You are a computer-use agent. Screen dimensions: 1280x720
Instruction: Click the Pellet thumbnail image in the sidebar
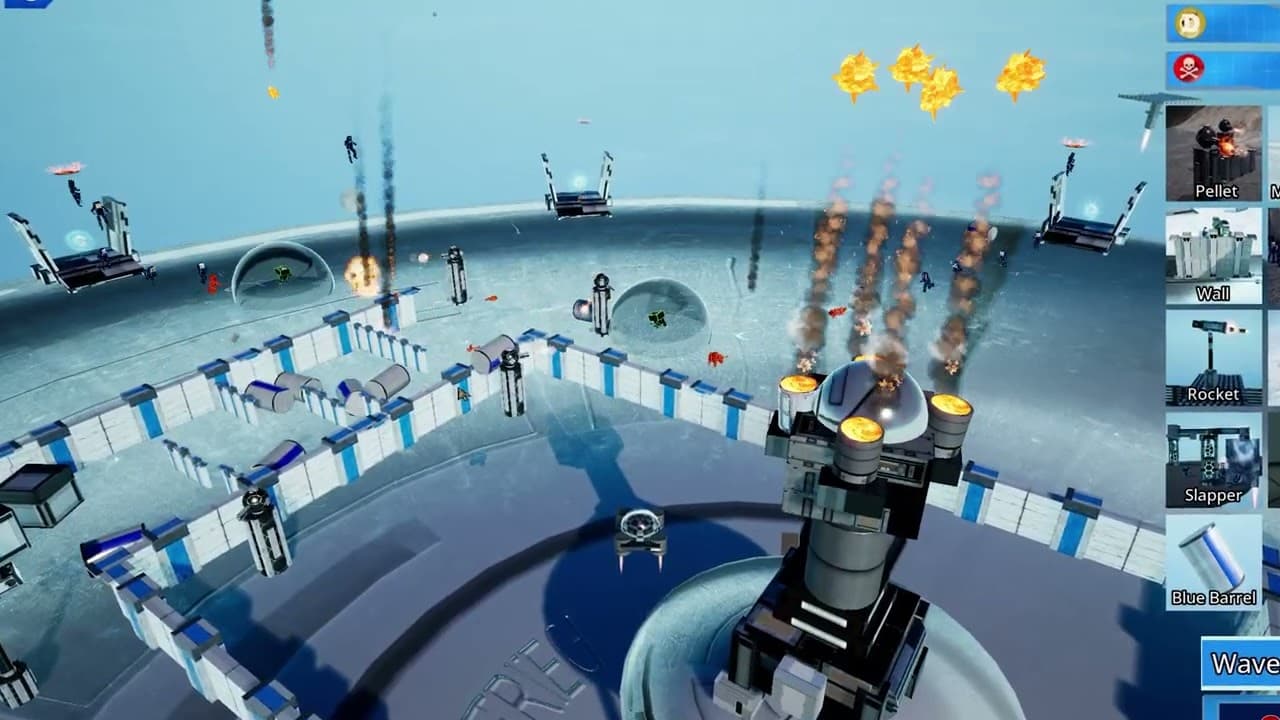pyautogui.click(x=1214, y=145)
